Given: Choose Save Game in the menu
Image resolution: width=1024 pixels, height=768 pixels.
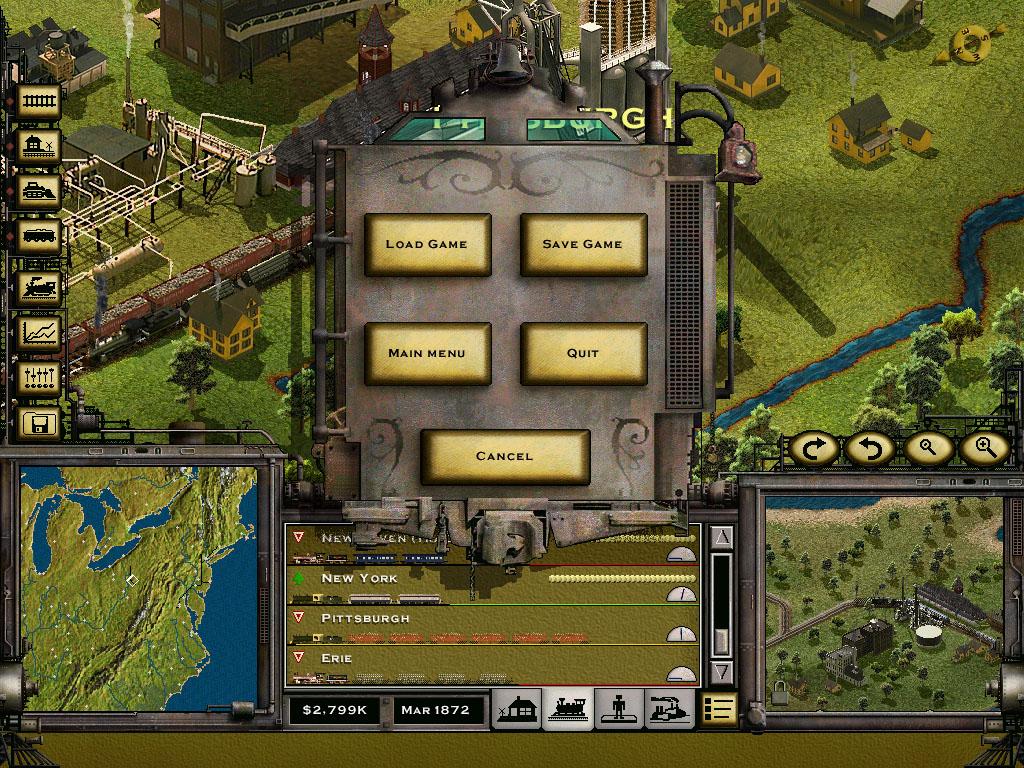Looking at the screenshot, I should 583,244.
